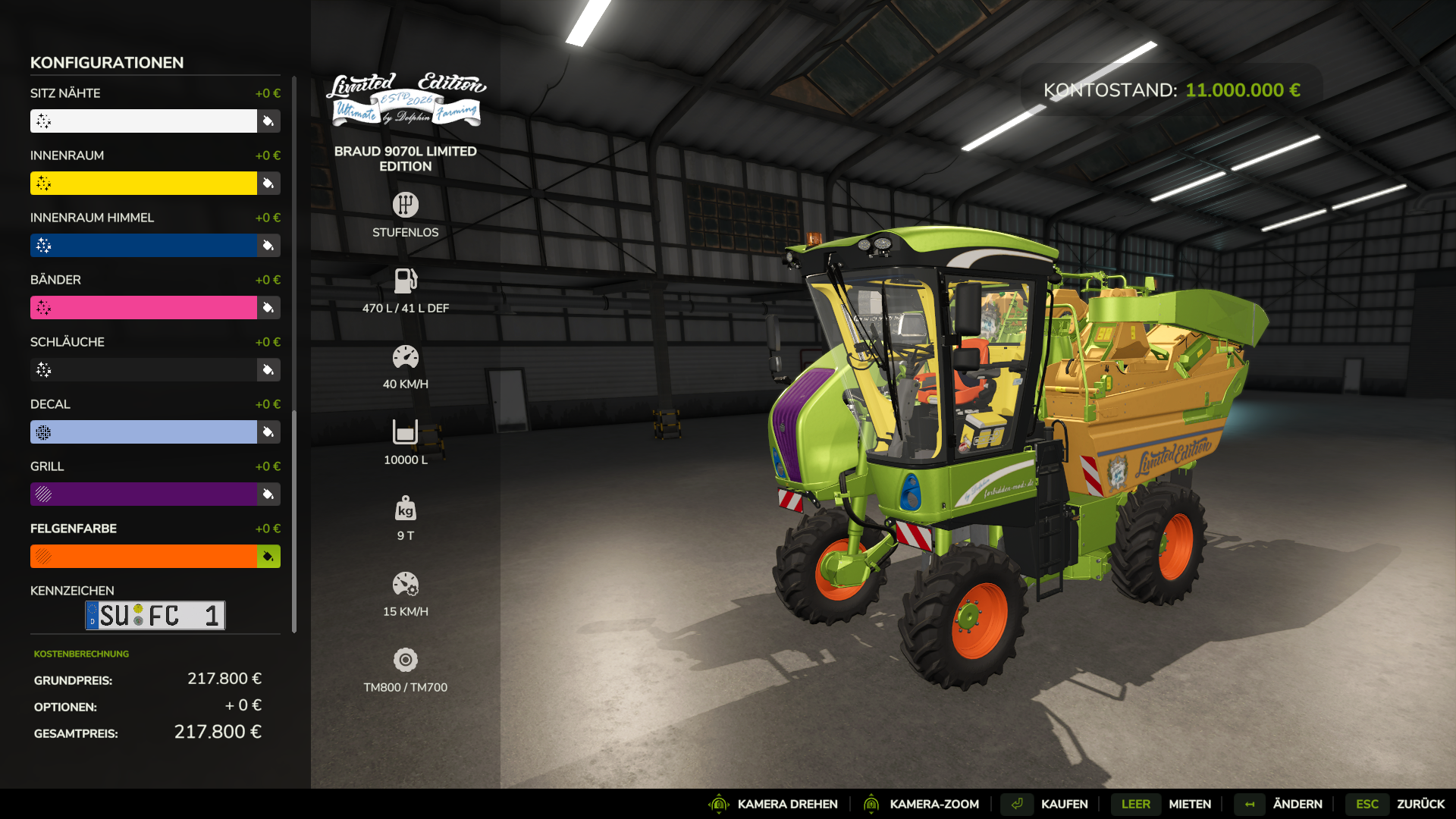This screenshot has height=819, width=1456.
Task: Open the blue Innenraum Himmel color option
Action: pyautogui.click(x=144, y=246)
